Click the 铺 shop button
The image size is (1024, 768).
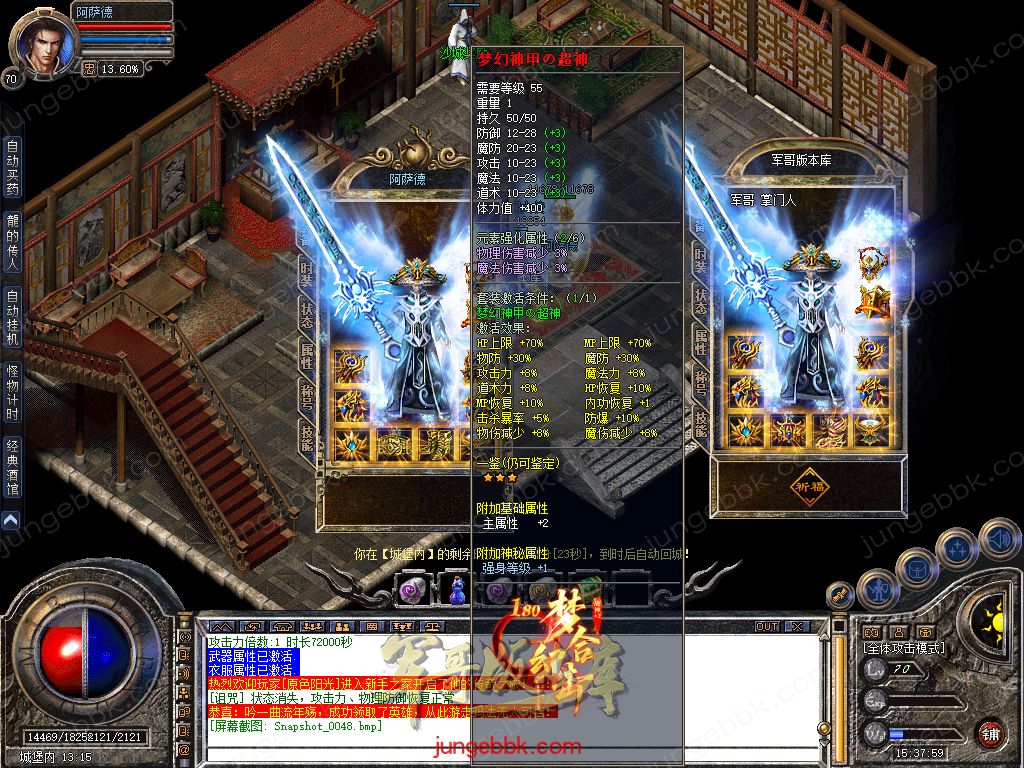(990, 733)
